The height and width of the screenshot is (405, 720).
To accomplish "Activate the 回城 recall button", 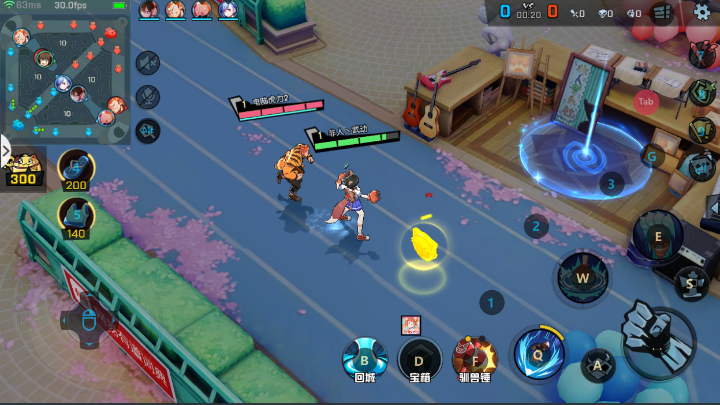I will pos(364,358).
